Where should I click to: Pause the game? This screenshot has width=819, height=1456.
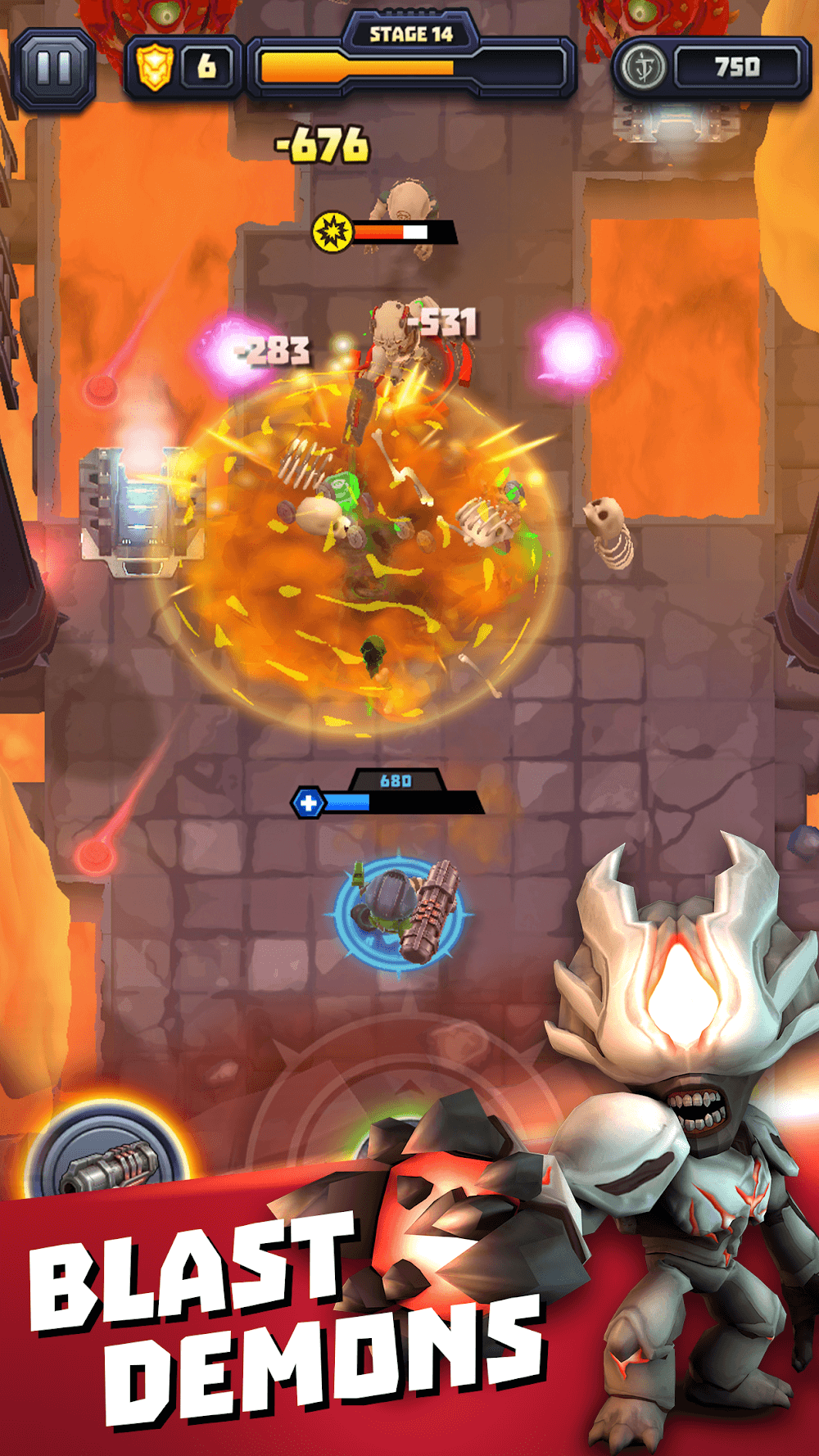coord(54,69)
